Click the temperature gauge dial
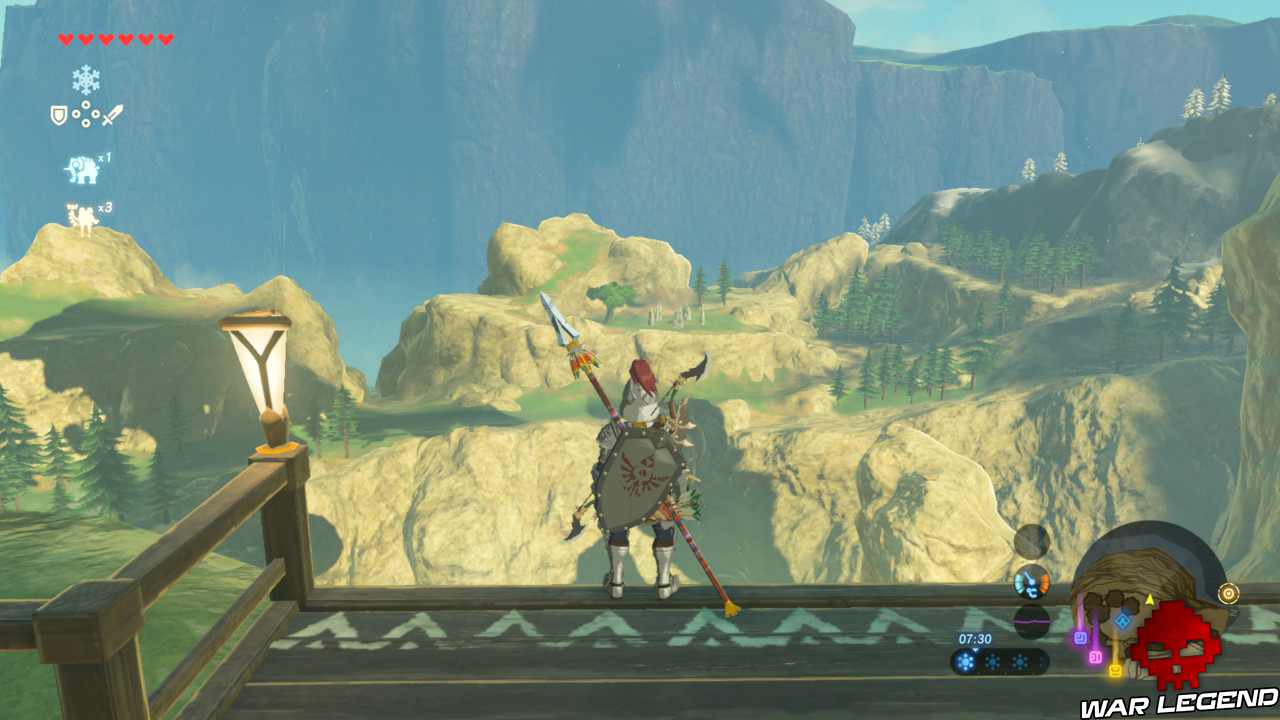This screenshot has height=720, width=1280. click(x=1031, y=581)
